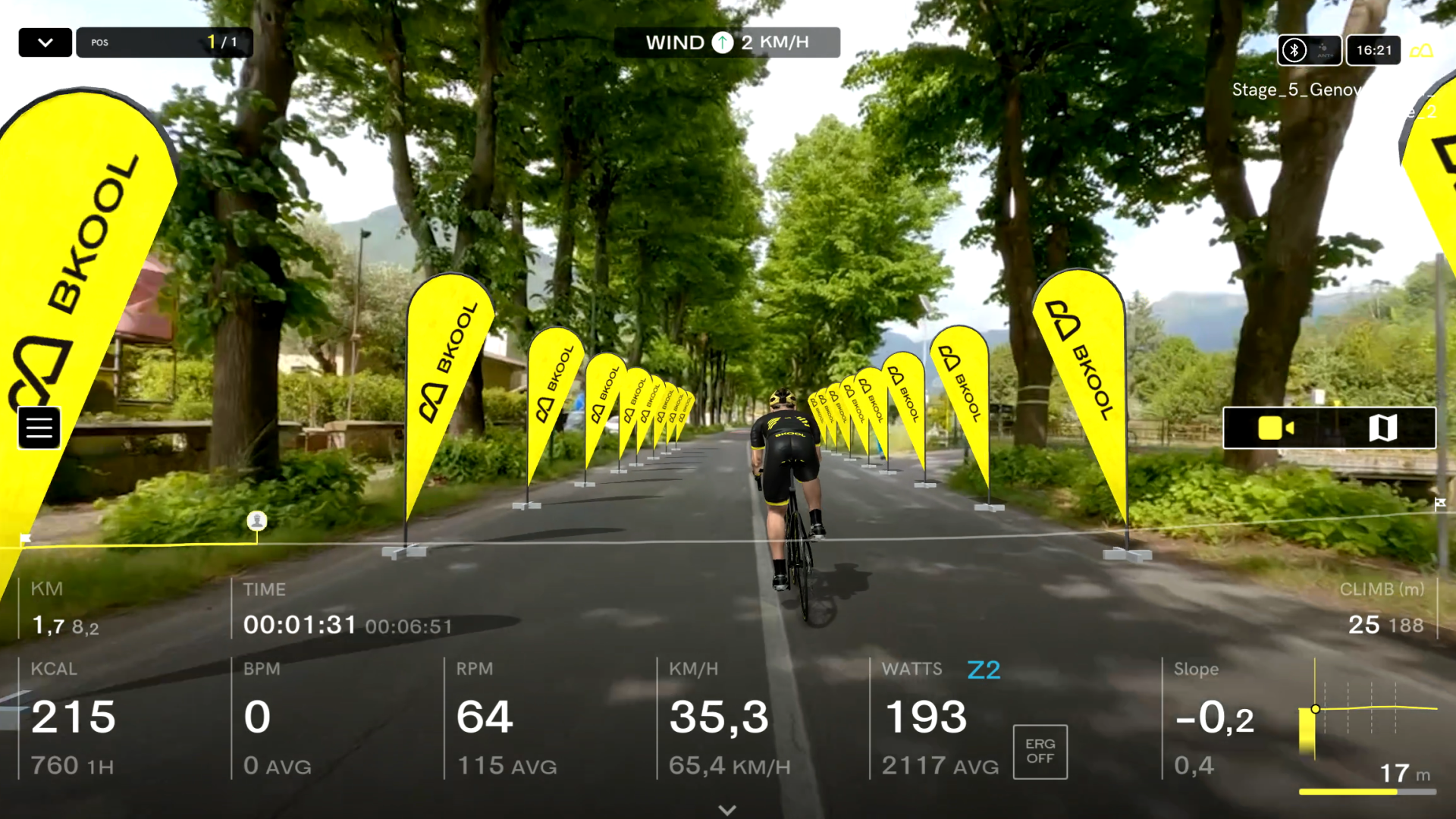Collapse the top-left dropdown arrow
The width and height of the screenshot is (1456, 819).
[x=45, y=42]
